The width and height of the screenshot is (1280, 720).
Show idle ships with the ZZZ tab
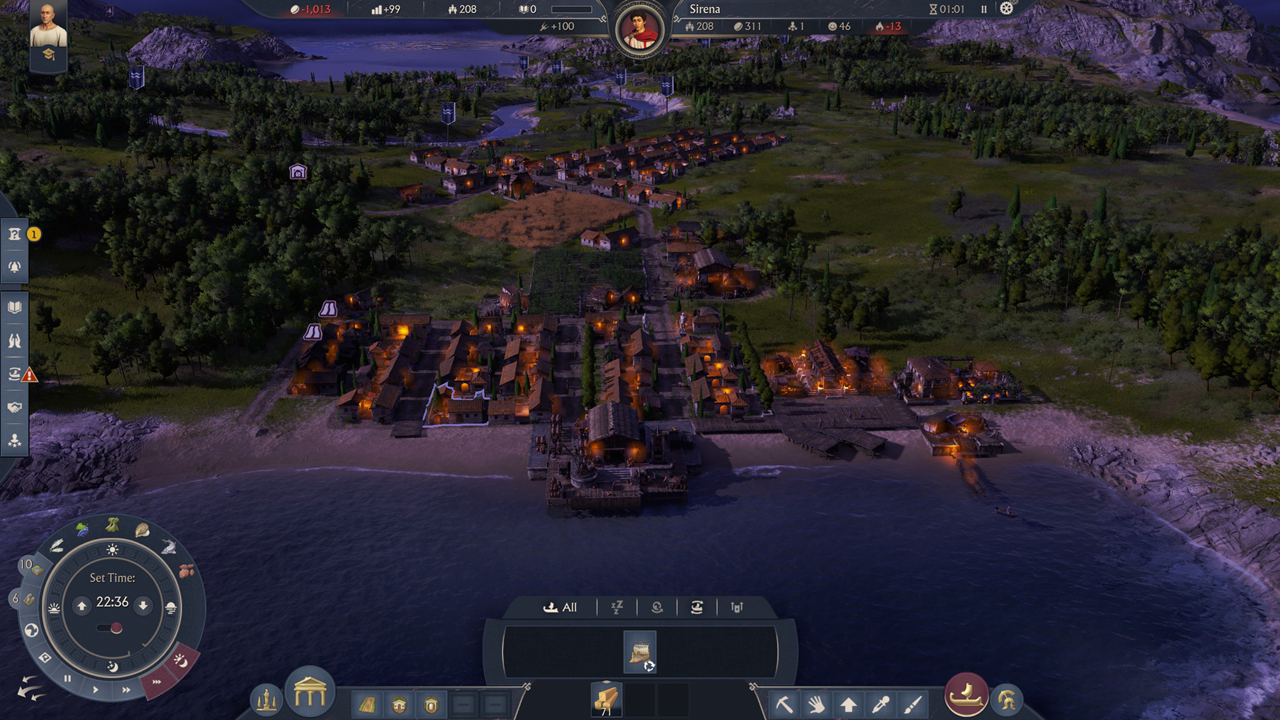tap(617, 607)
